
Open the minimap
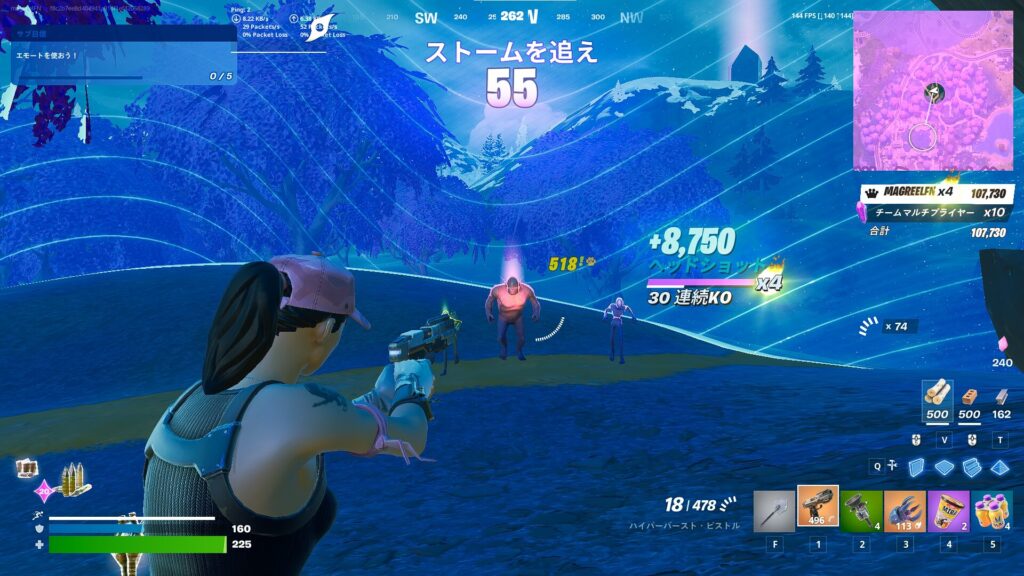coord(932,91)
